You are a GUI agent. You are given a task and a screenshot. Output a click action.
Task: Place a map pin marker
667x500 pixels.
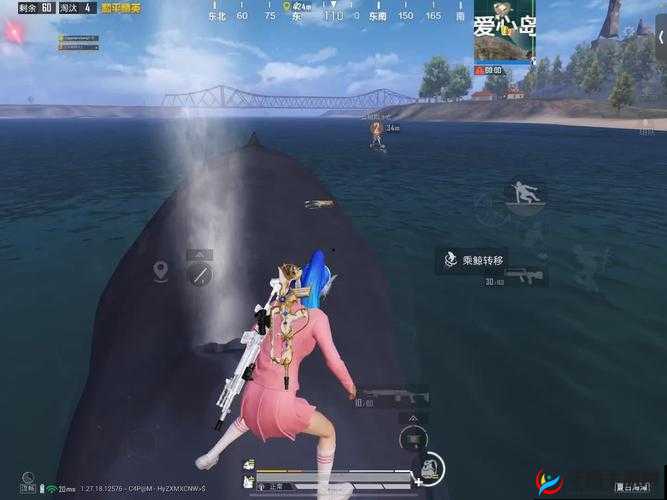[160, 270]
